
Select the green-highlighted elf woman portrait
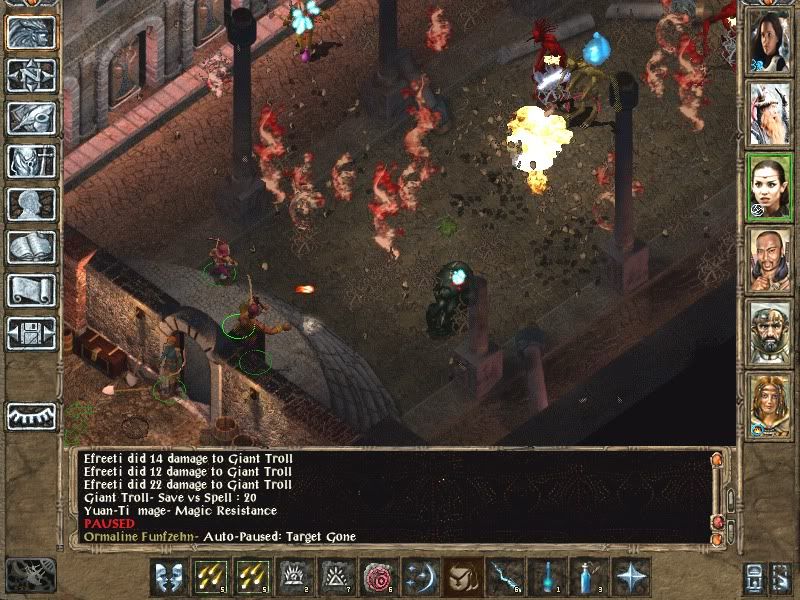click(x=770, y=187)
